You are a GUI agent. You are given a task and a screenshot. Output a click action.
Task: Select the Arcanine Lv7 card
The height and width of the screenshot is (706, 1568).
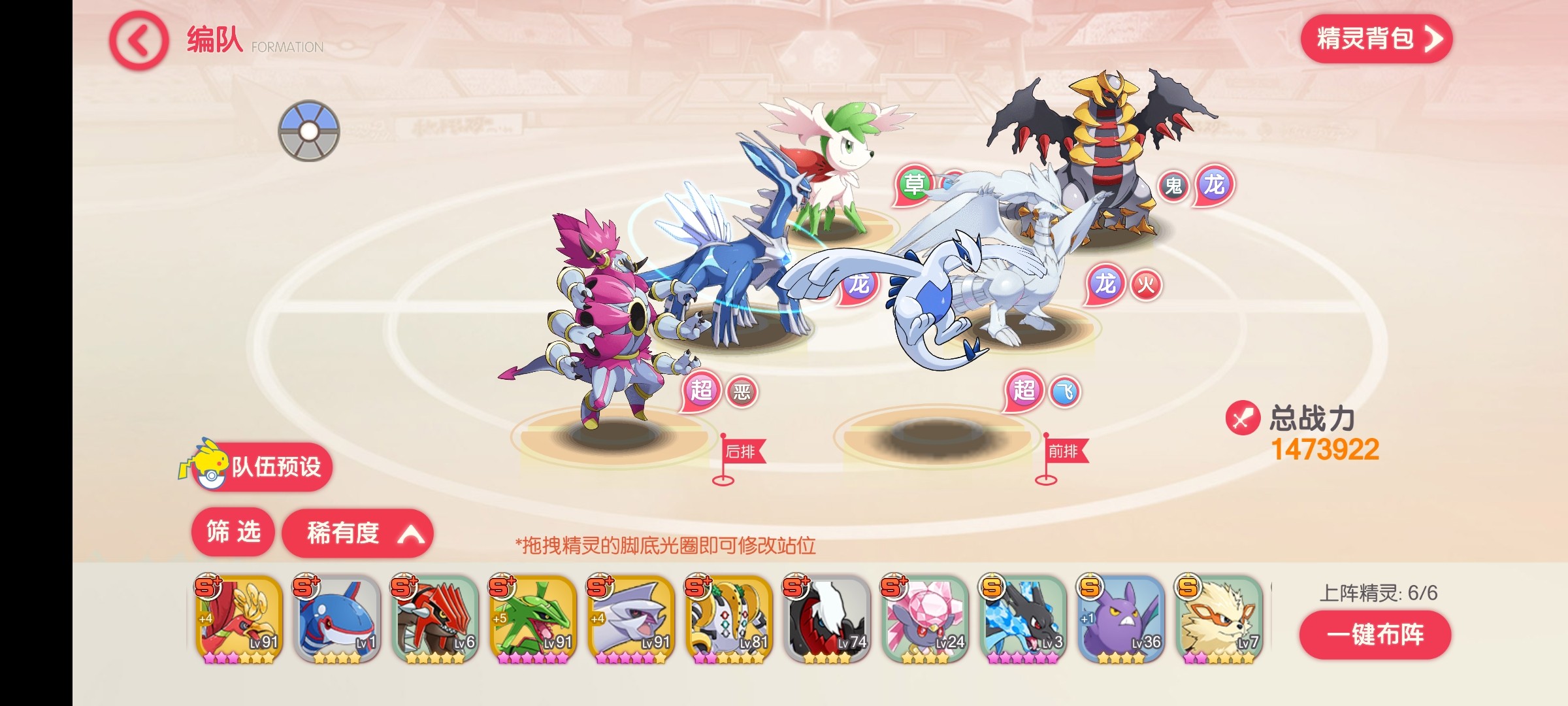(1219, 619)
